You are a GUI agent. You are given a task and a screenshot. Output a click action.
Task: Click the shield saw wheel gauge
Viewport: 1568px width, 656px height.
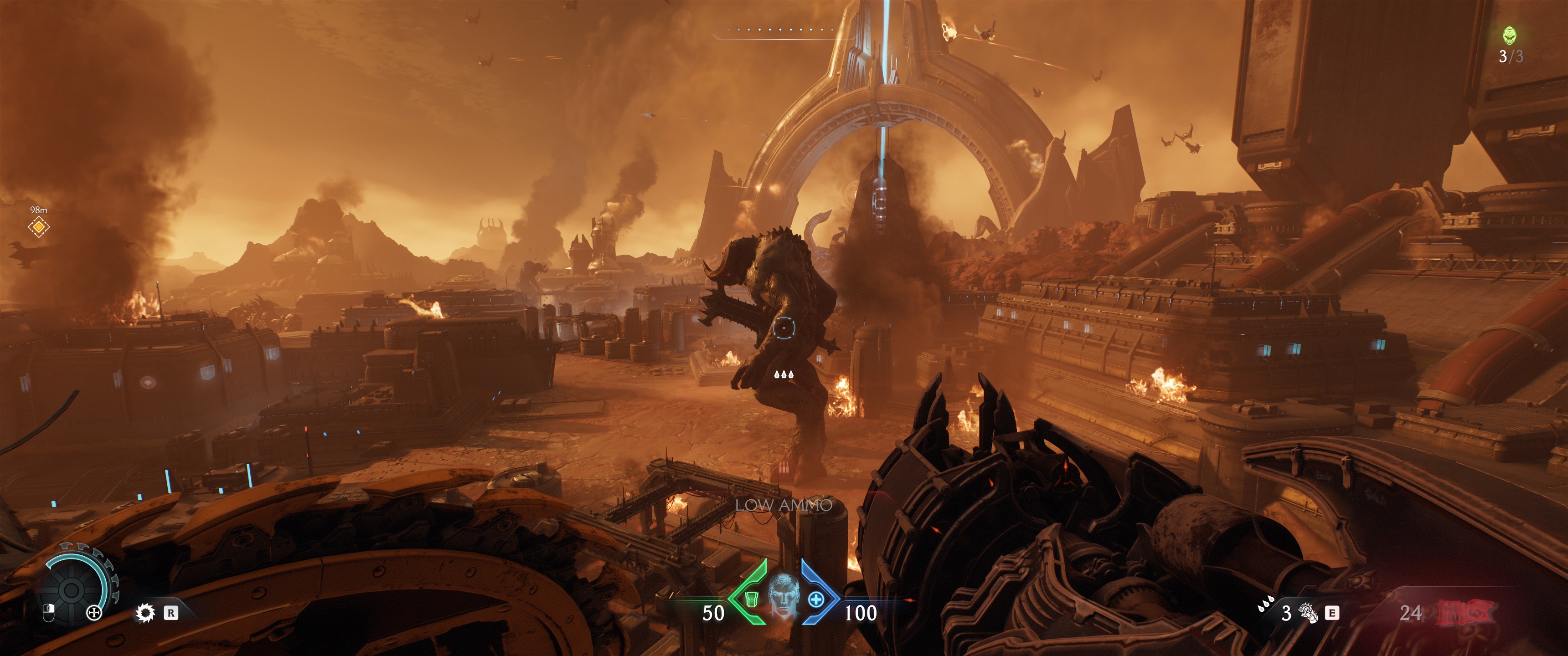pyautogui.click(x=71, y=588)
